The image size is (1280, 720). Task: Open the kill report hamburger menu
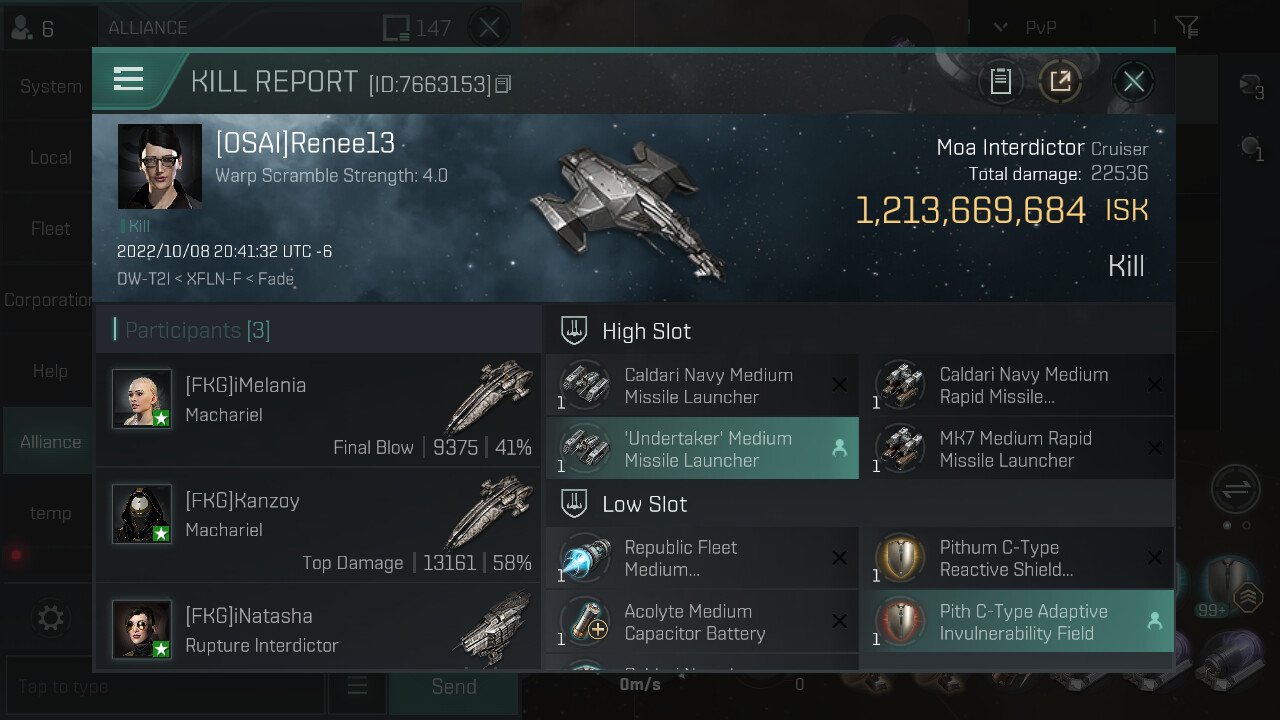(129, 80)
